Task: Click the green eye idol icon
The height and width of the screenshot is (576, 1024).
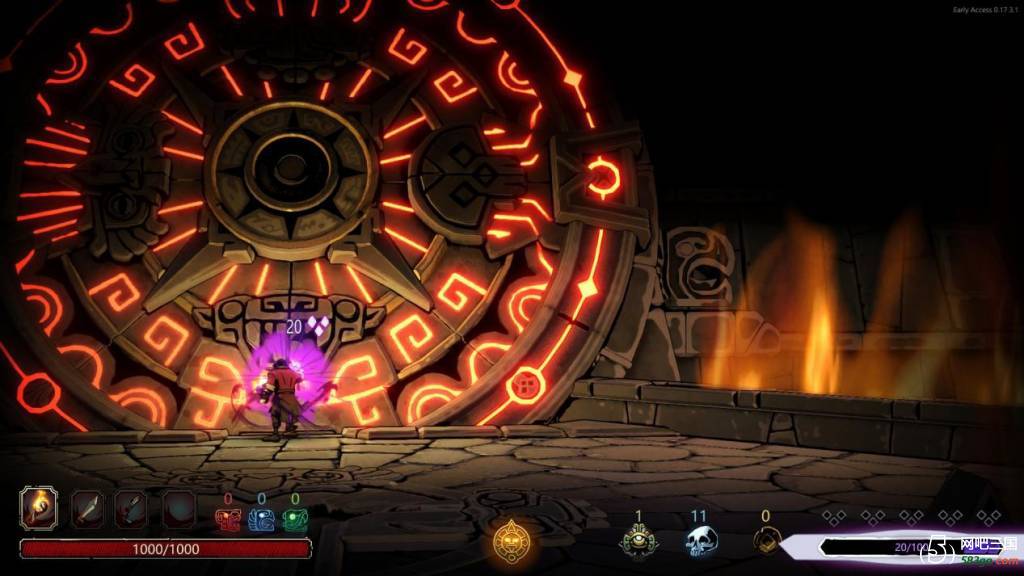Action: [638, 541]
